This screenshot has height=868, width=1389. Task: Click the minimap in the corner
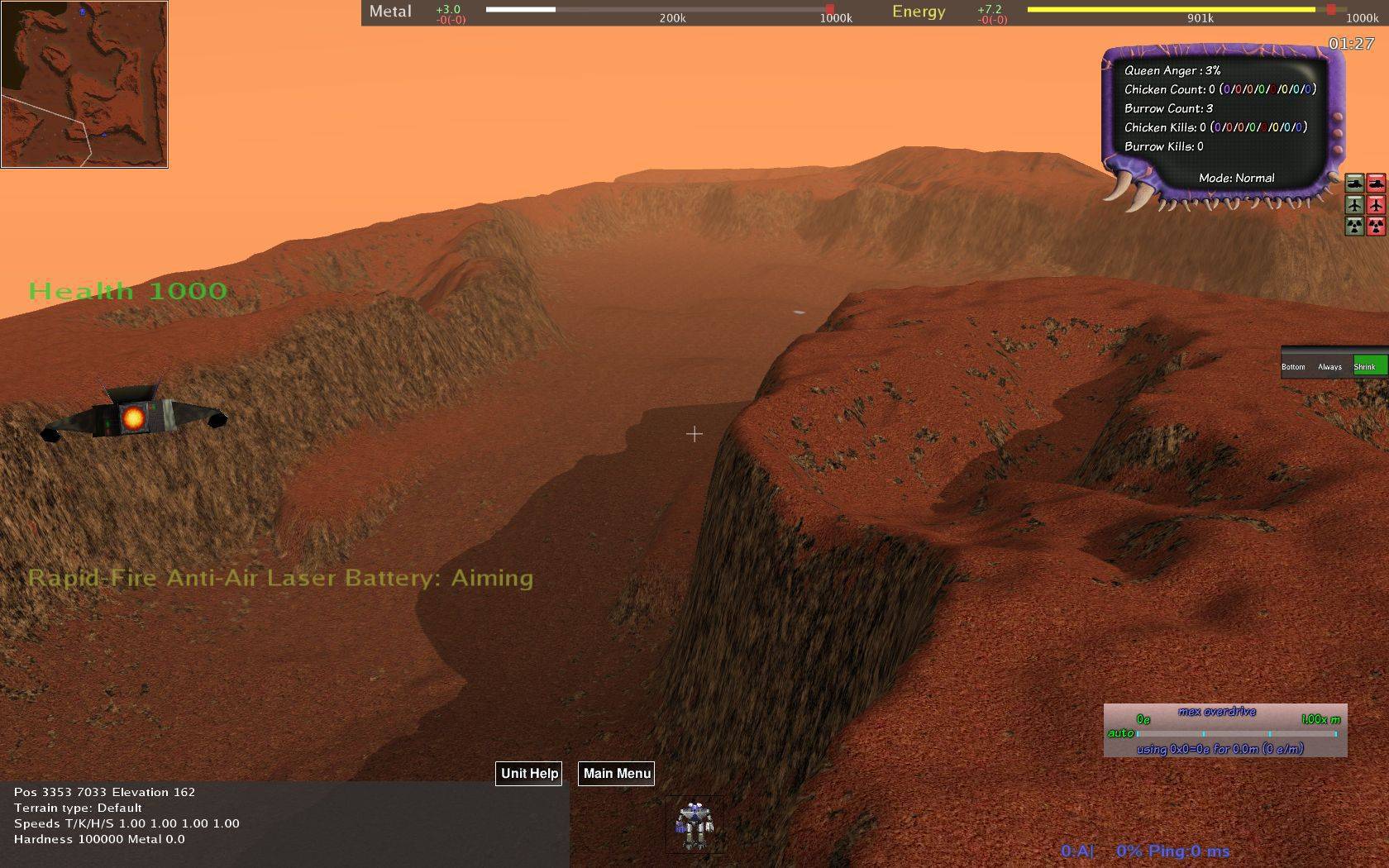[84, 84]
